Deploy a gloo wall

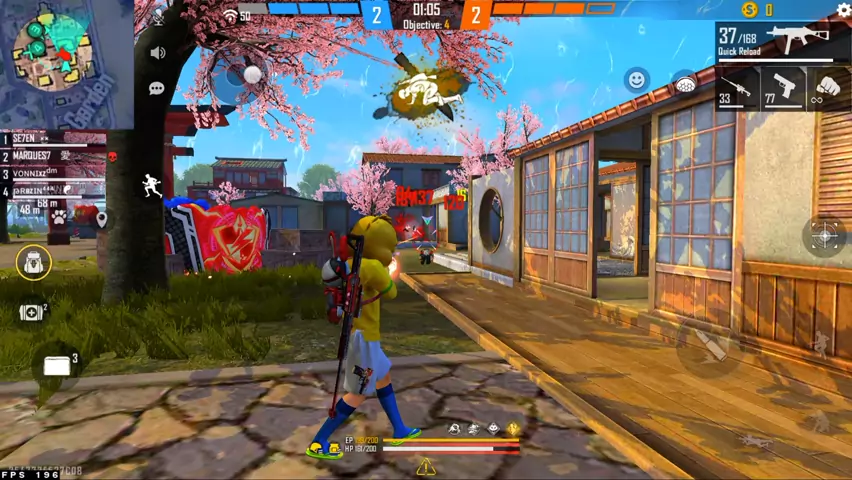(x=57, y=366)
